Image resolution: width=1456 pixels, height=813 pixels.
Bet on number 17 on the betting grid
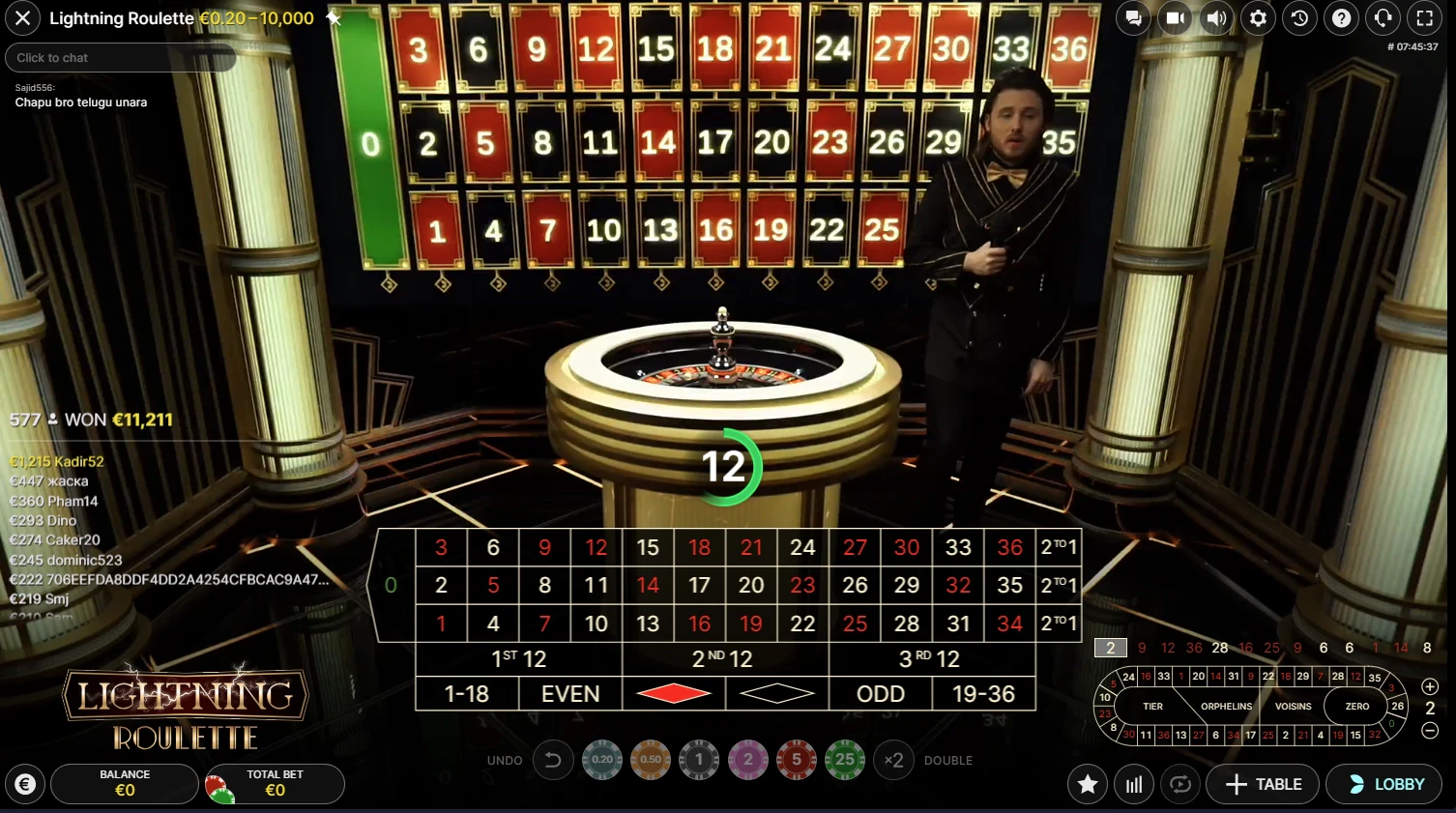tap(699, 585)
